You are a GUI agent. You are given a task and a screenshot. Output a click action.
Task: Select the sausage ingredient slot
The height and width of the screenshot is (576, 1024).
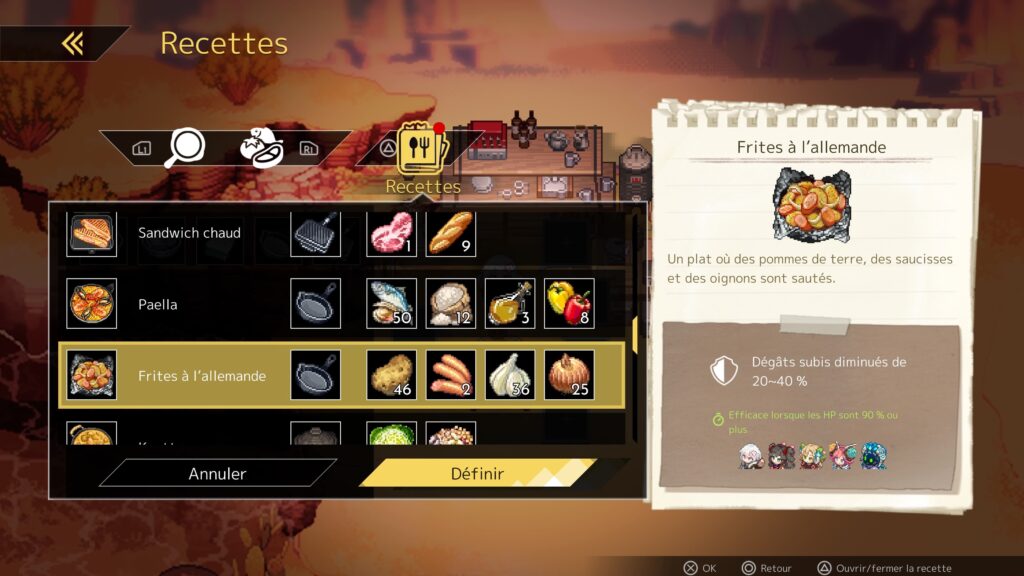click(450, 375)
